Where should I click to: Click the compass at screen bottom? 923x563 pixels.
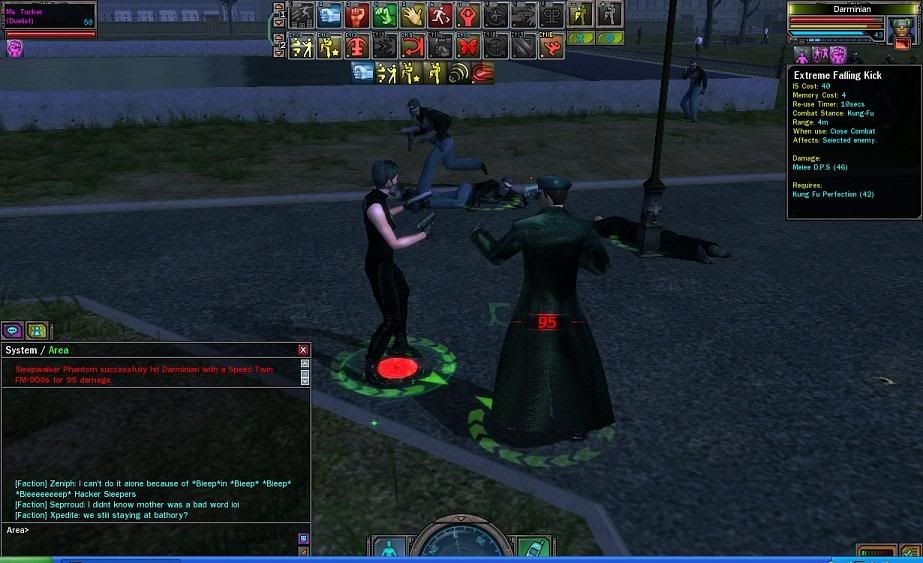(459, 545)
